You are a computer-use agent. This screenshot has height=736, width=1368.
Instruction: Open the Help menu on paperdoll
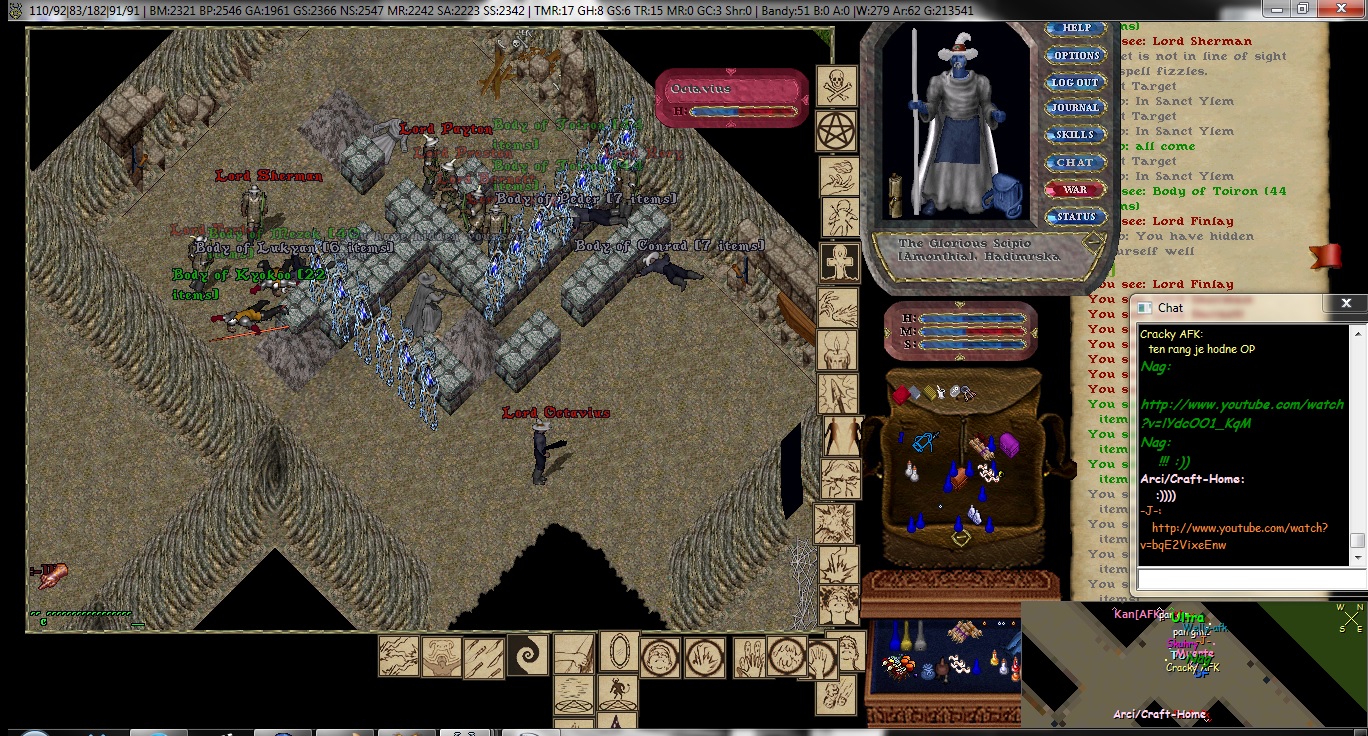pos(1076,29)
